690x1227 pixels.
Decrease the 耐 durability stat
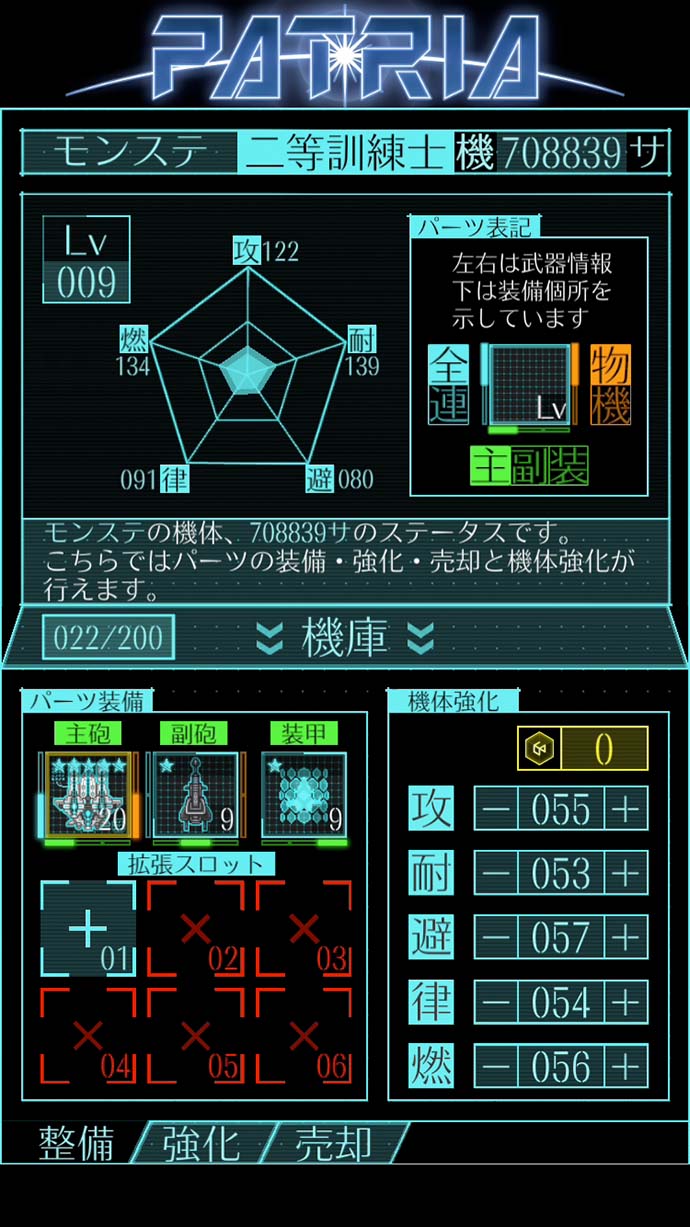click(496, 873)
